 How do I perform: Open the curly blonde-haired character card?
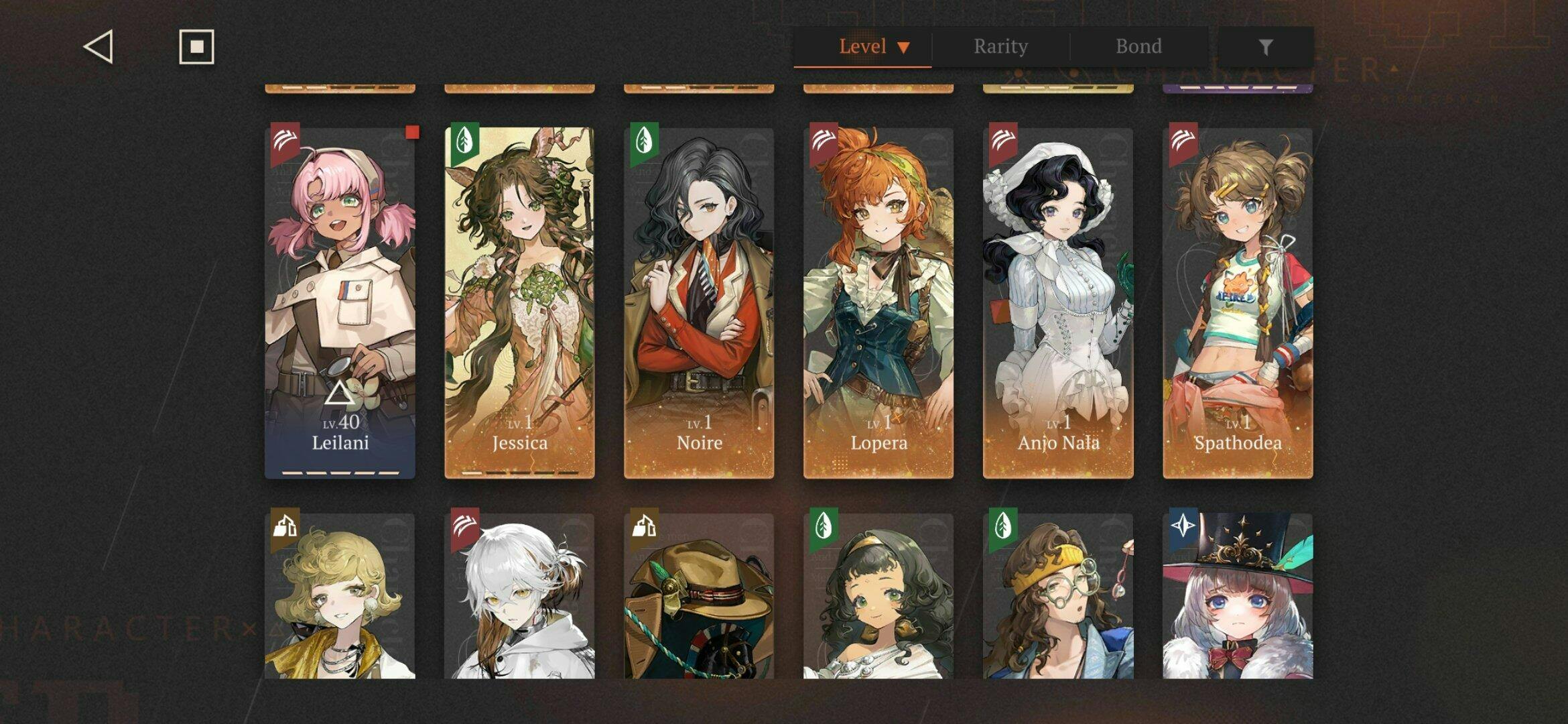pos(340,597)
